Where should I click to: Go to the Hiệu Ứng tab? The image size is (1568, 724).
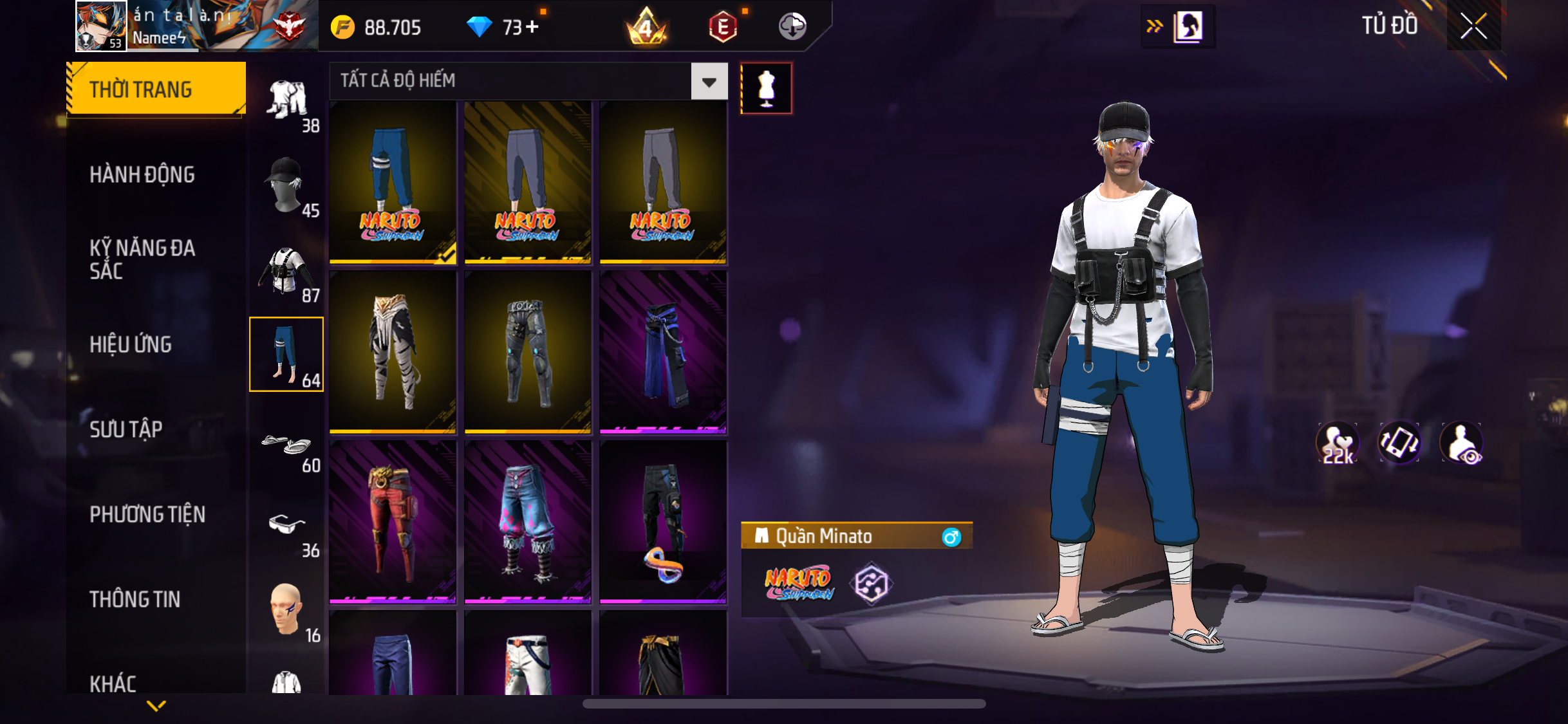click(131, 344)
